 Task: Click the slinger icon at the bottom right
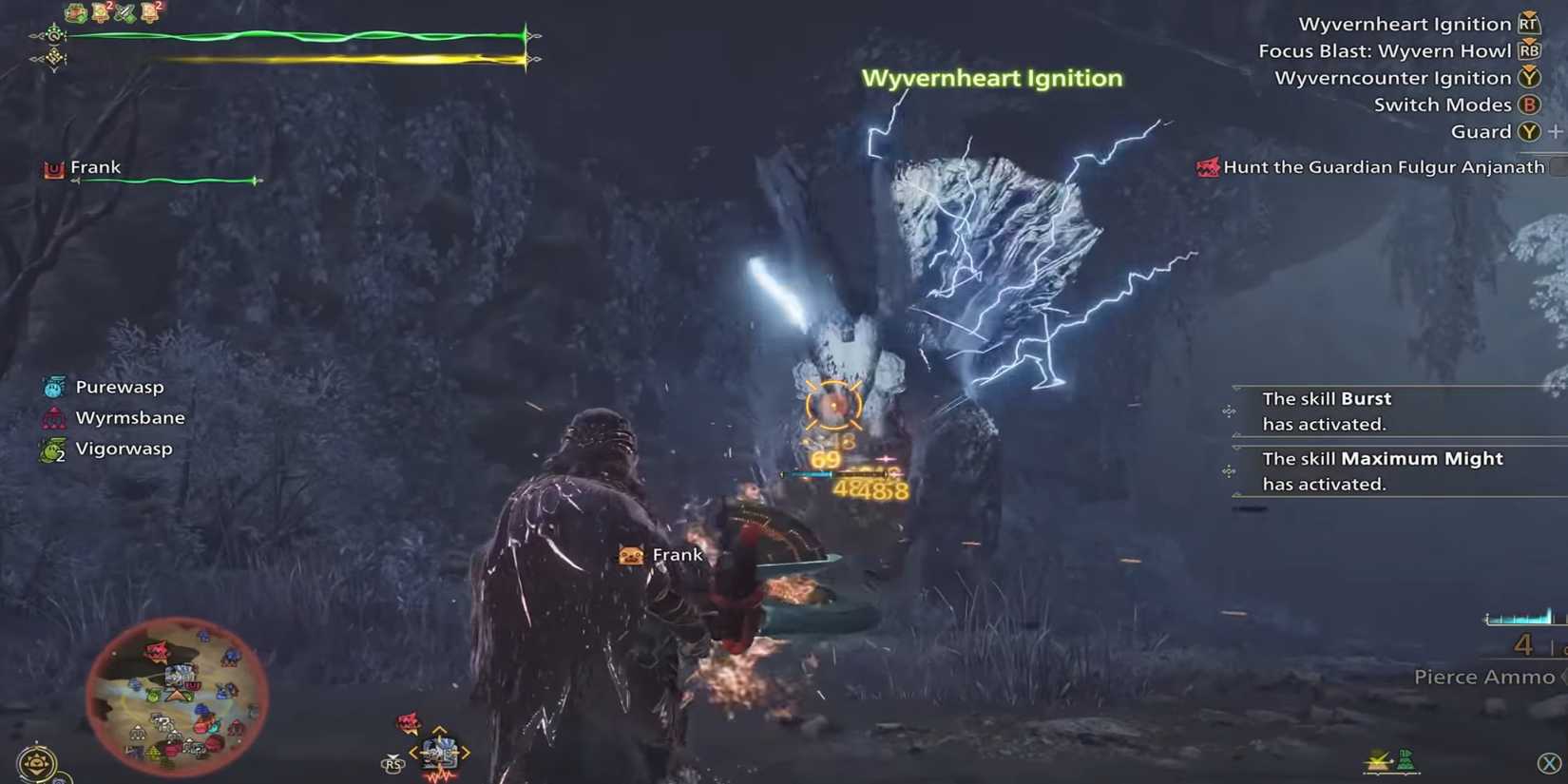tap(1376, 760)
